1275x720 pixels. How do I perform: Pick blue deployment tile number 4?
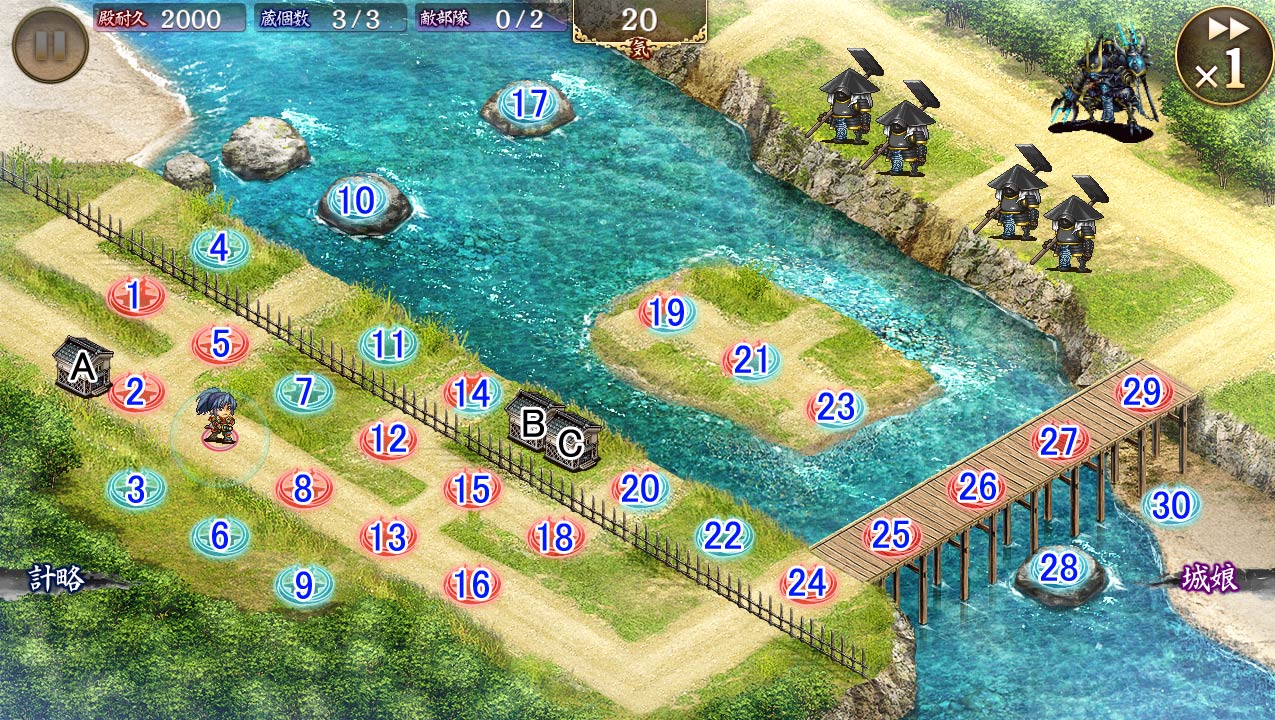(x=219, y=247)
